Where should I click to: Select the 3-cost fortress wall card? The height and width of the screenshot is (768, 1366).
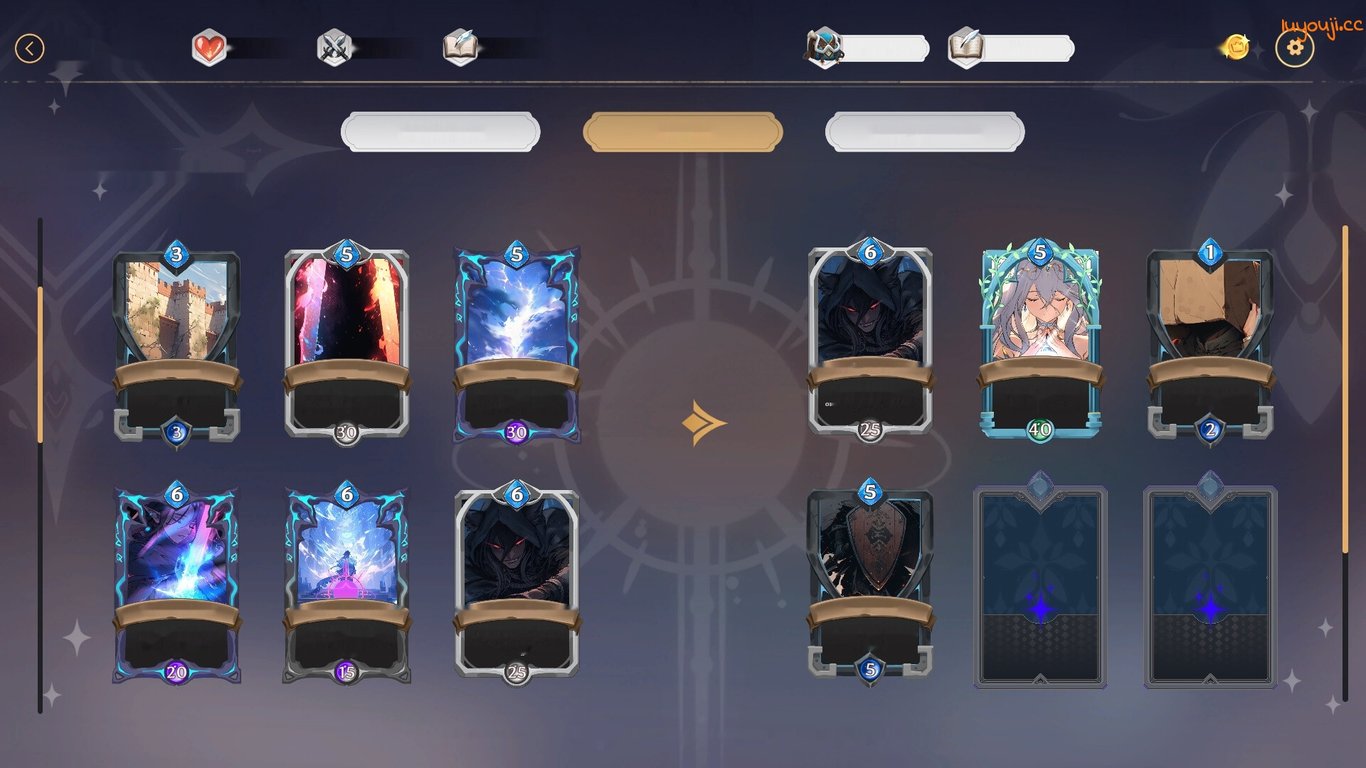pyautogui.click(x=176, y=348)
